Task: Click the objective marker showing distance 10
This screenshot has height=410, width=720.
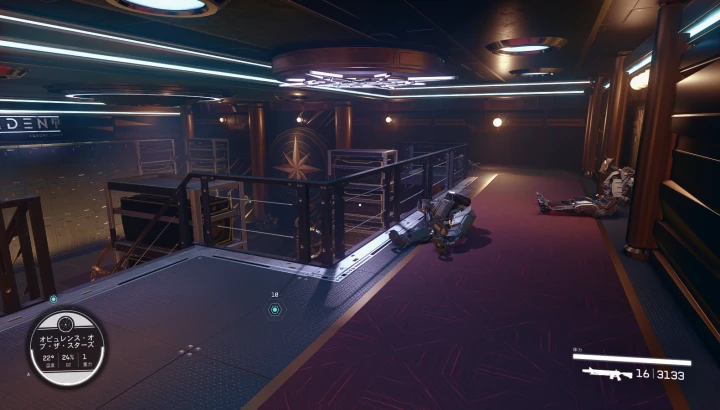Action: (x=274, y=309)
